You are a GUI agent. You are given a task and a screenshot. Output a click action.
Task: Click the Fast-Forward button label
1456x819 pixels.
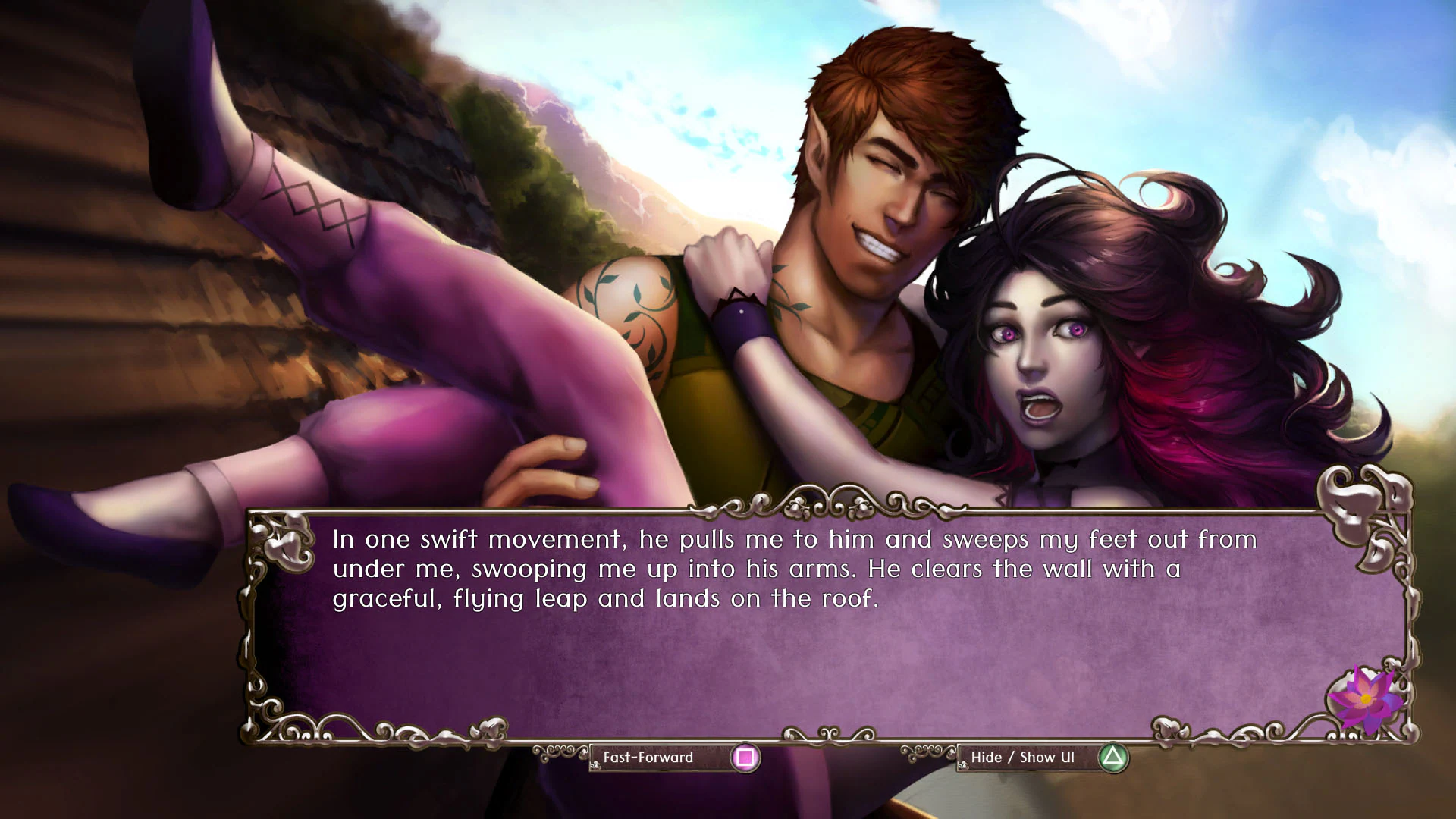pyautogui.click(x=648, y=757)
